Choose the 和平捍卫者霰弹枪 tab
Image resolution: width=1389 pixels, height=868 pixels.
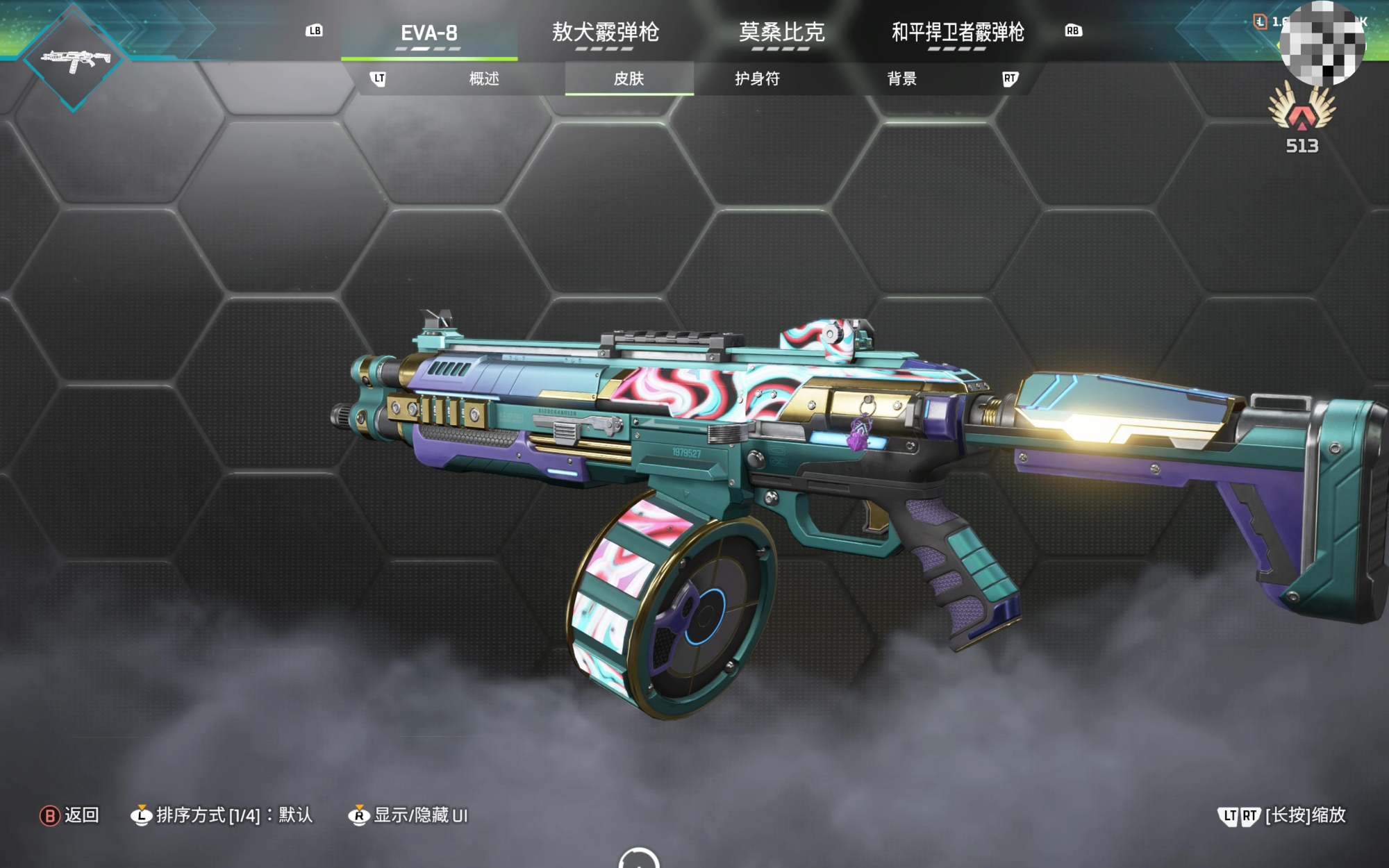click(x=957, y=33)
